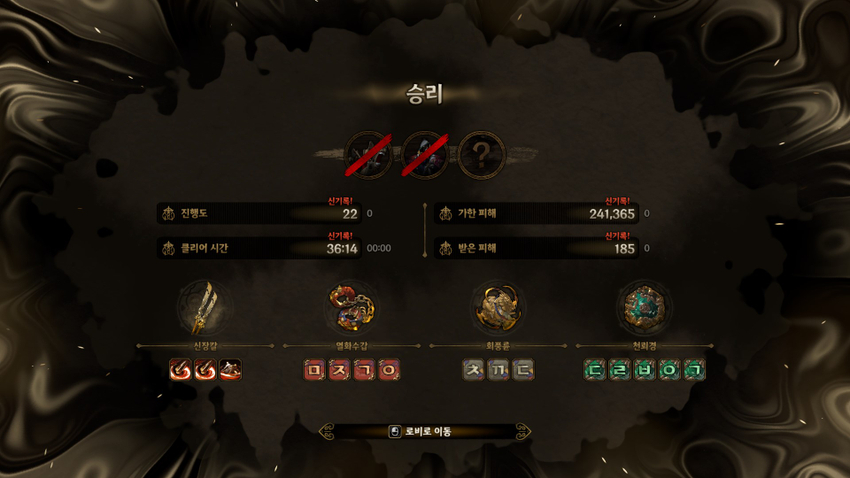
Task: Open the 회풍륜 wind wheel icon
Action: pyautogui.click(x=498, y=307)
